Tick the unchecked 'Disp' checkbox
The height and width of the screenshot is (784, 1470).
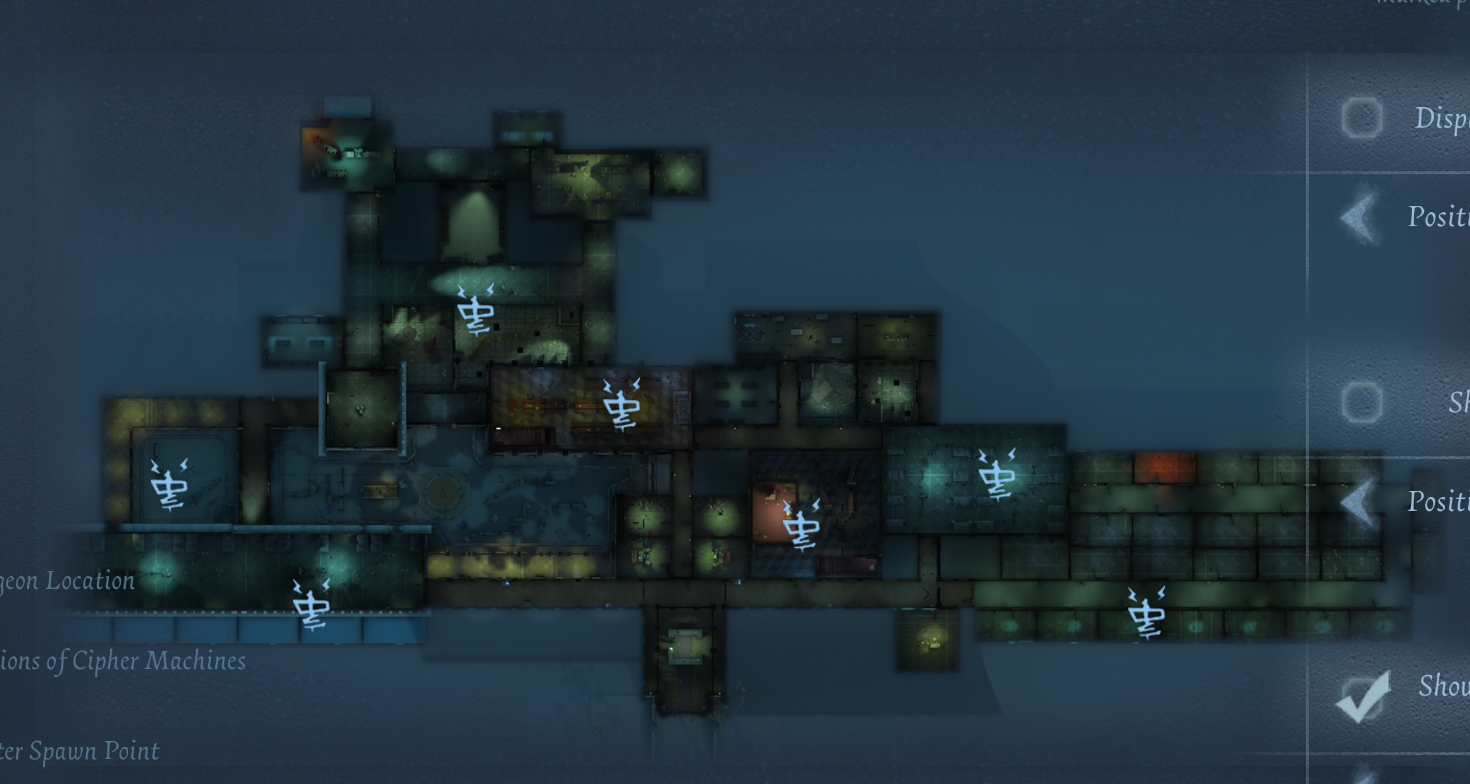[1361, 118]
